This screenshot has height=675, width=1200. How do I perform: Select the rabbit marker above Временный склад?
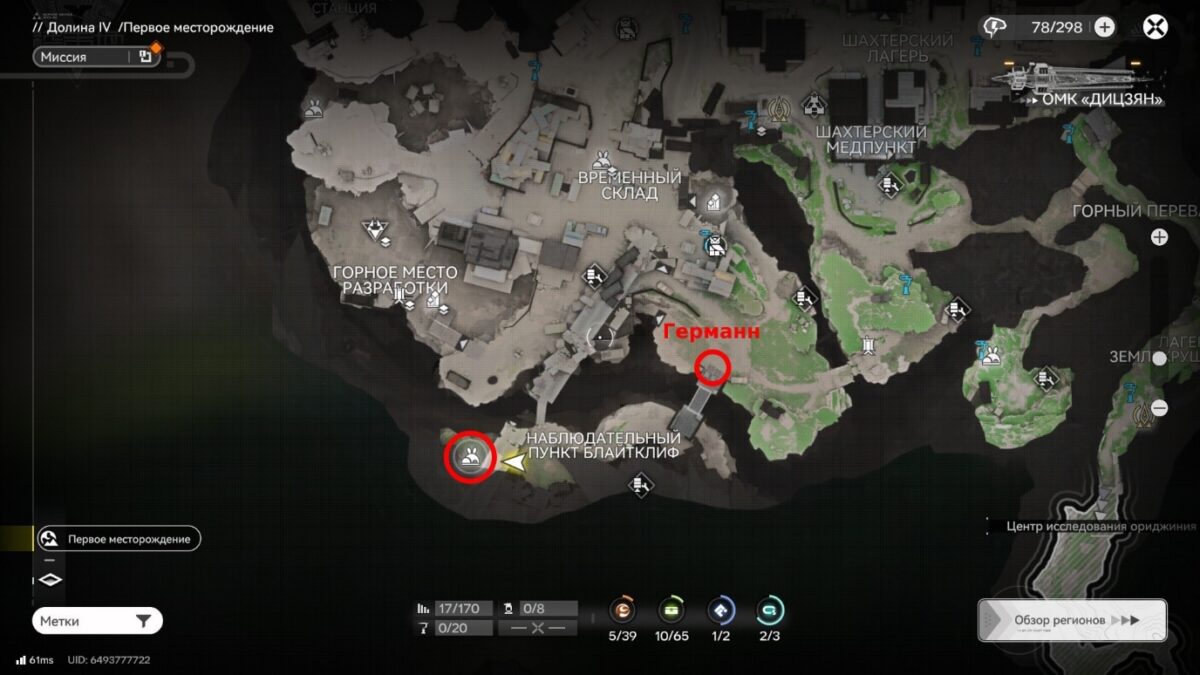click(602, 157)
